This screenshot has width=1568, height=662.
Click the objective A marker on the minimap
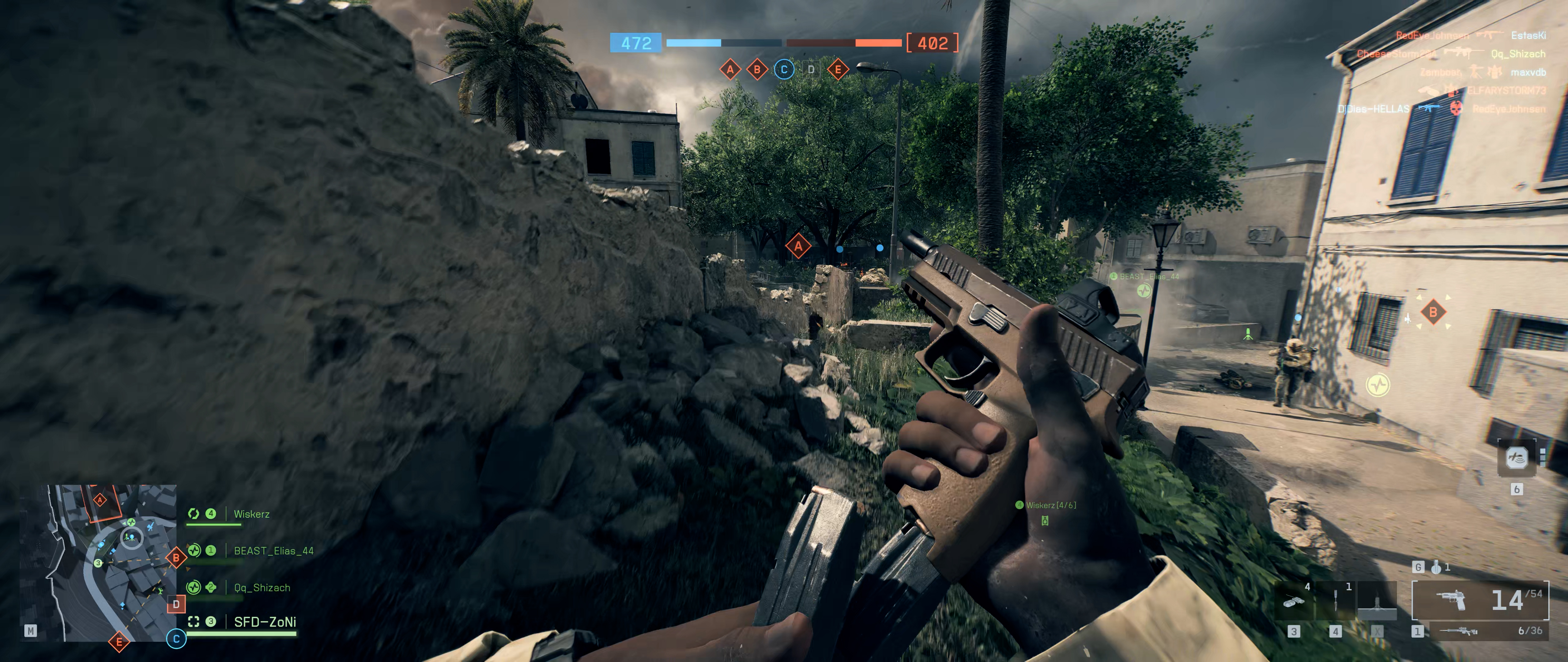[100, 500]
